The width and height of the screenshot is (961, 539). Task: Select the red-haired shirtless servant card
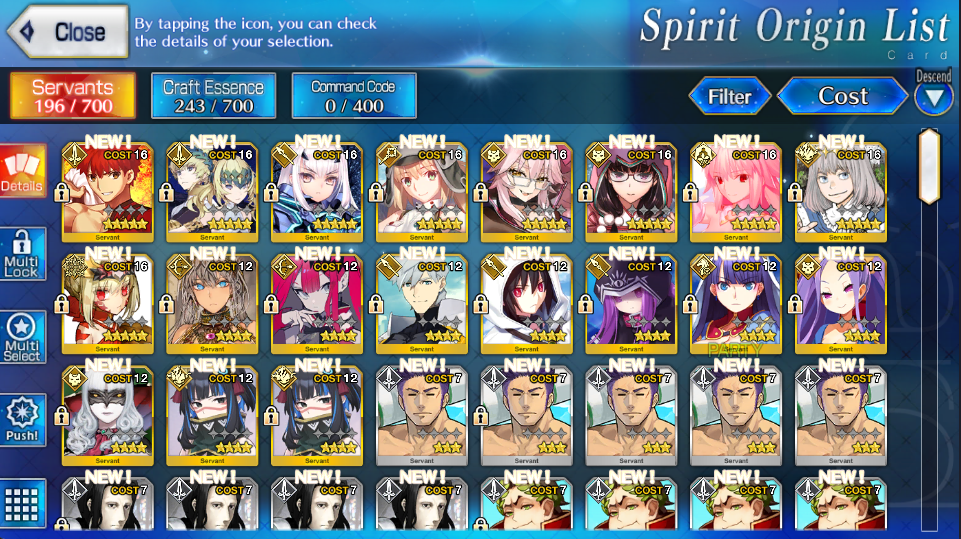tap(107, 190)
